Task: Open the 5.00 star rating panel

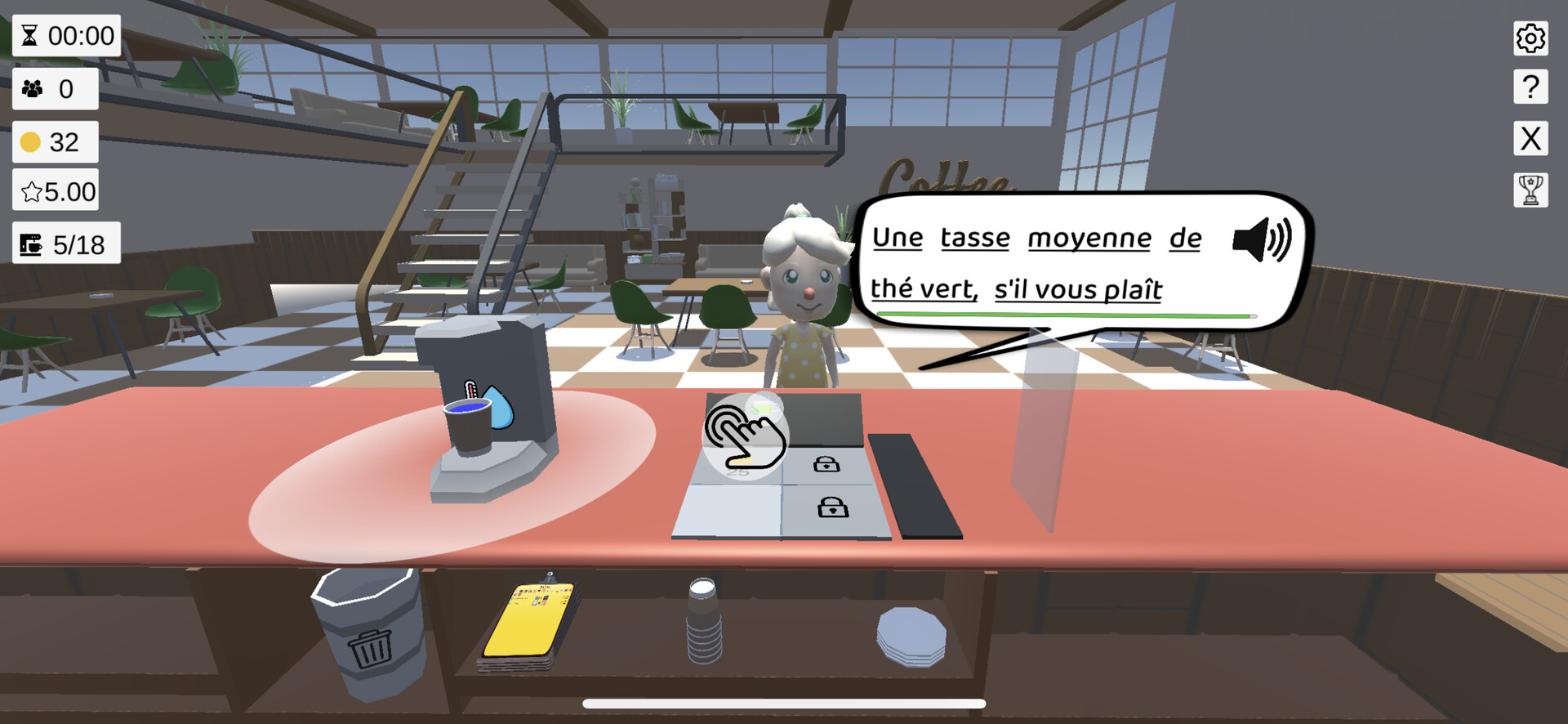Action: pos(54,190)
